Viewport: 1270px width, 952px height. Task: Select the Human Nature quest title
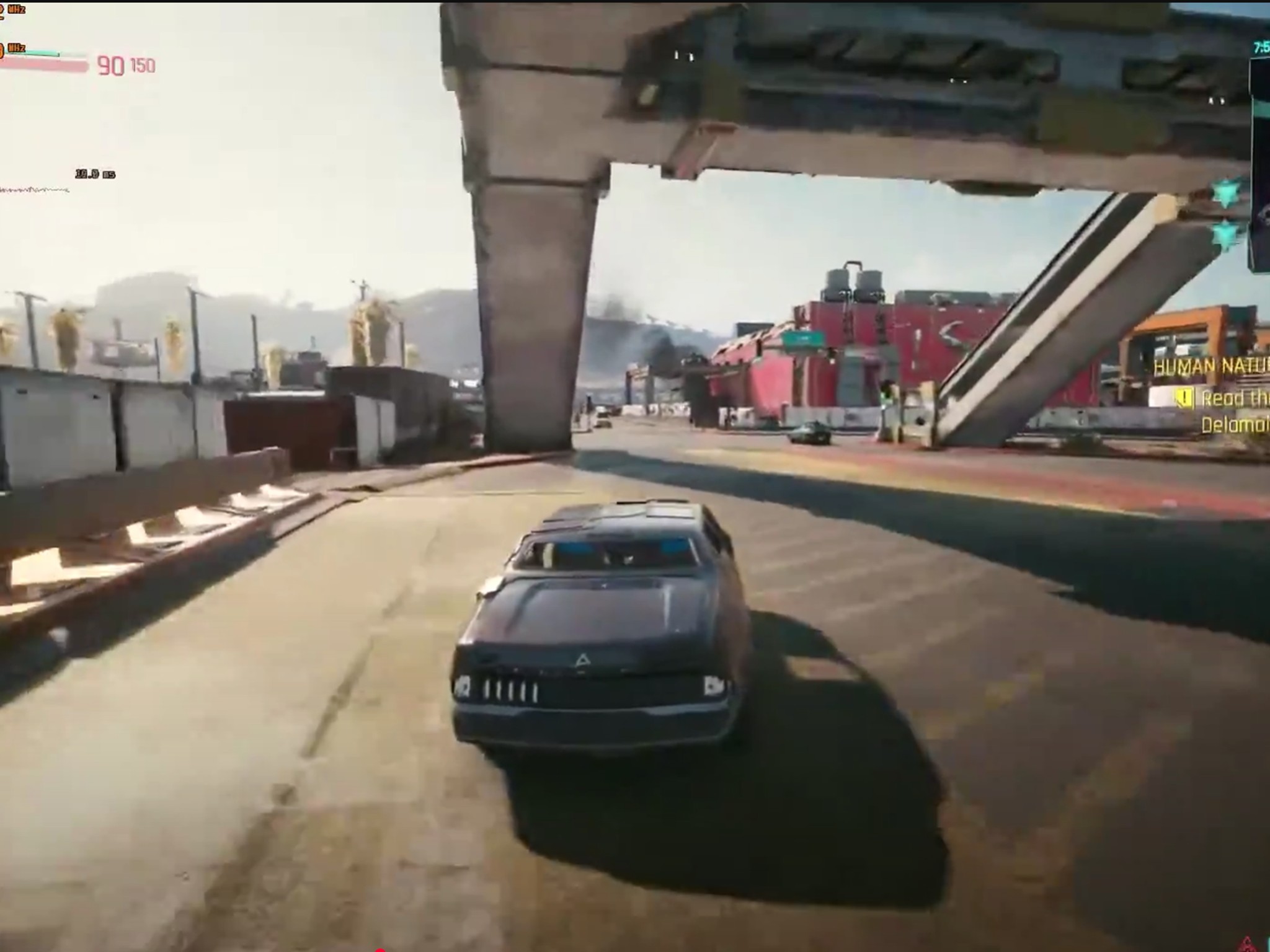[x=1211, y=368]
